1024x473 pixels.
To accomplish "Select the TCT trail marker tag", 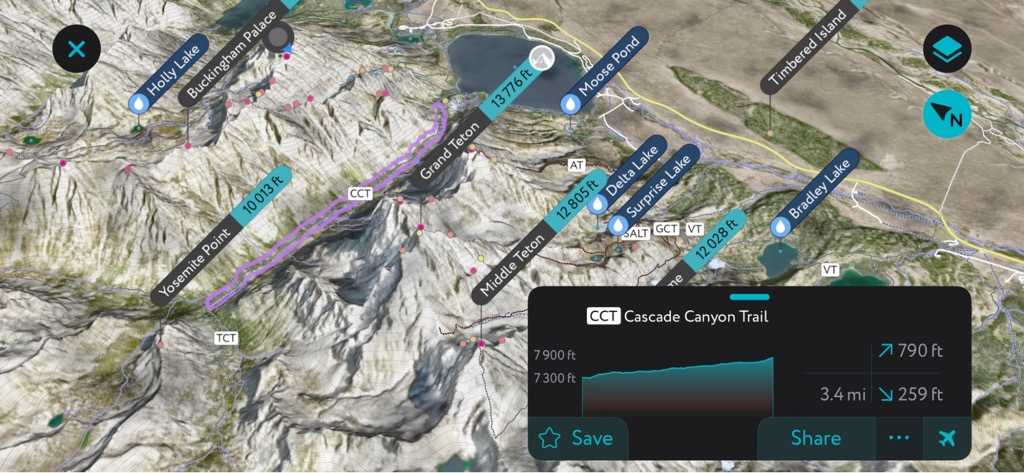I will [226, 338].
